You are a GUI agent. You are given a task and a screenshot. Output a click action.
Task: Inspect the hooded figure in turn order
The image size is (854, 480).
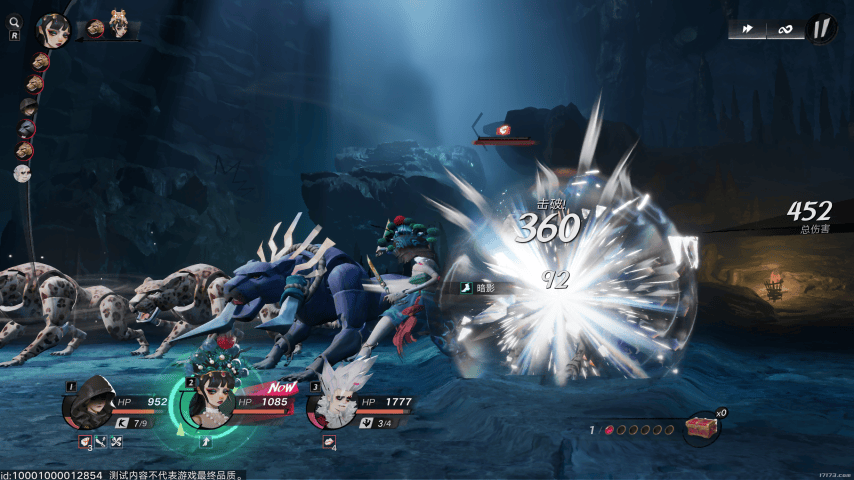[x=27, y=107]
